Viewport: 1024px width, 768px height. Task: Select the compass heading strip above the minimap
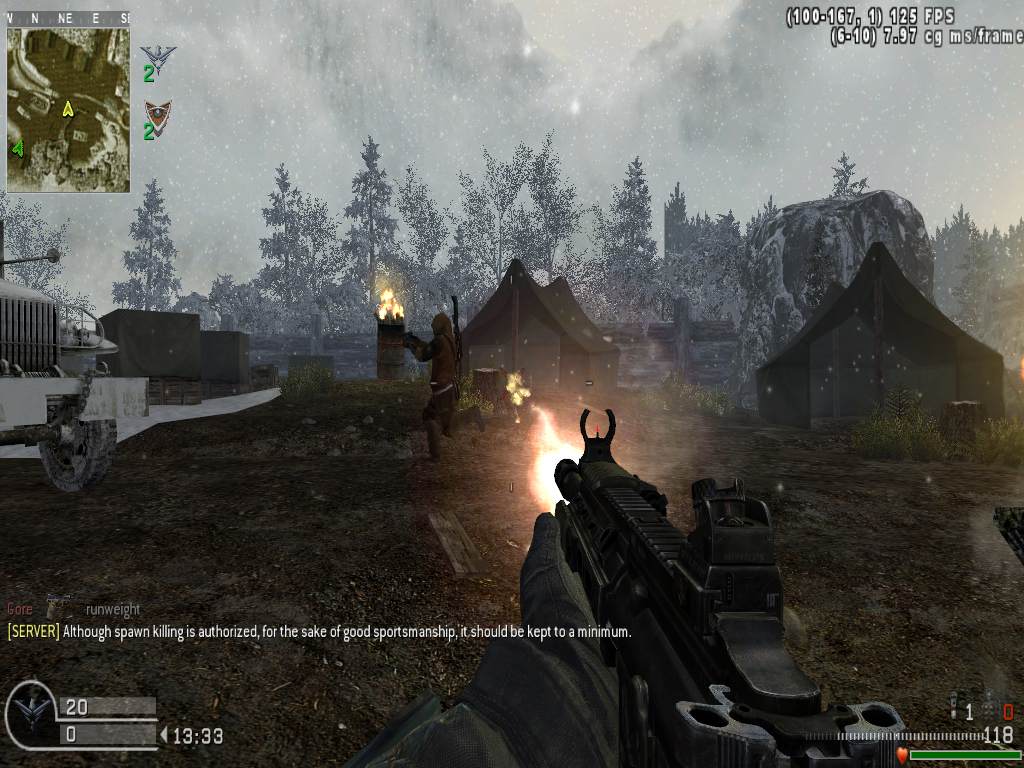[x=68, y=18]
